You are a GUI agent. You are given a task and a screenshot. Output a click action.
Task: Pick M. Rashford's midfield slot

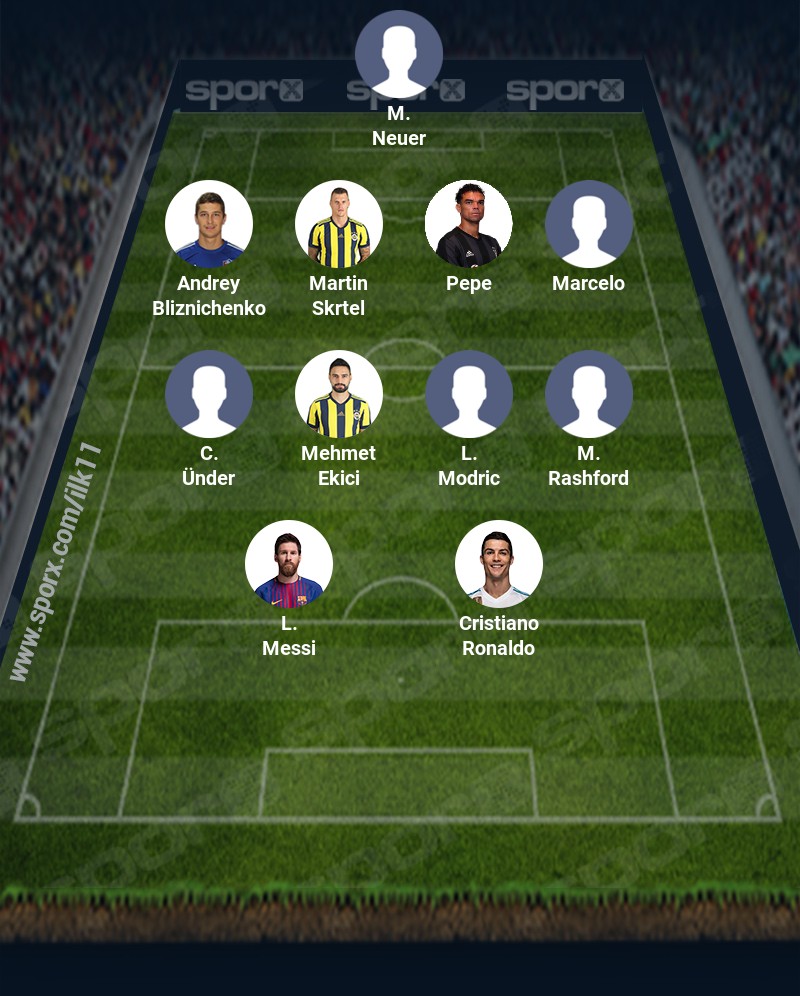(x=589, y=394)
